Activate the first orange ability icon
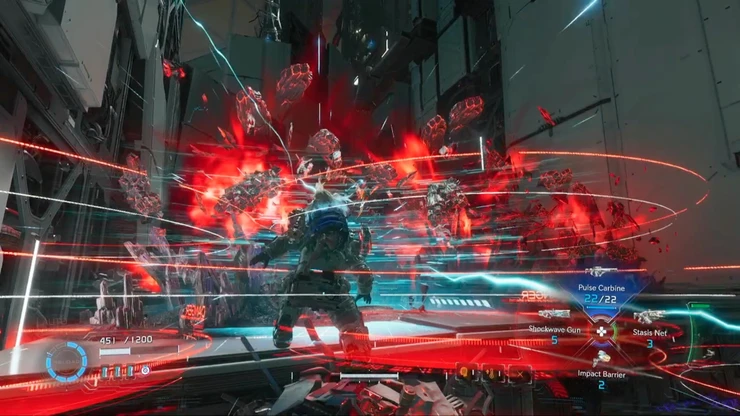Screen dimensions: 740x416 (466, 373)
